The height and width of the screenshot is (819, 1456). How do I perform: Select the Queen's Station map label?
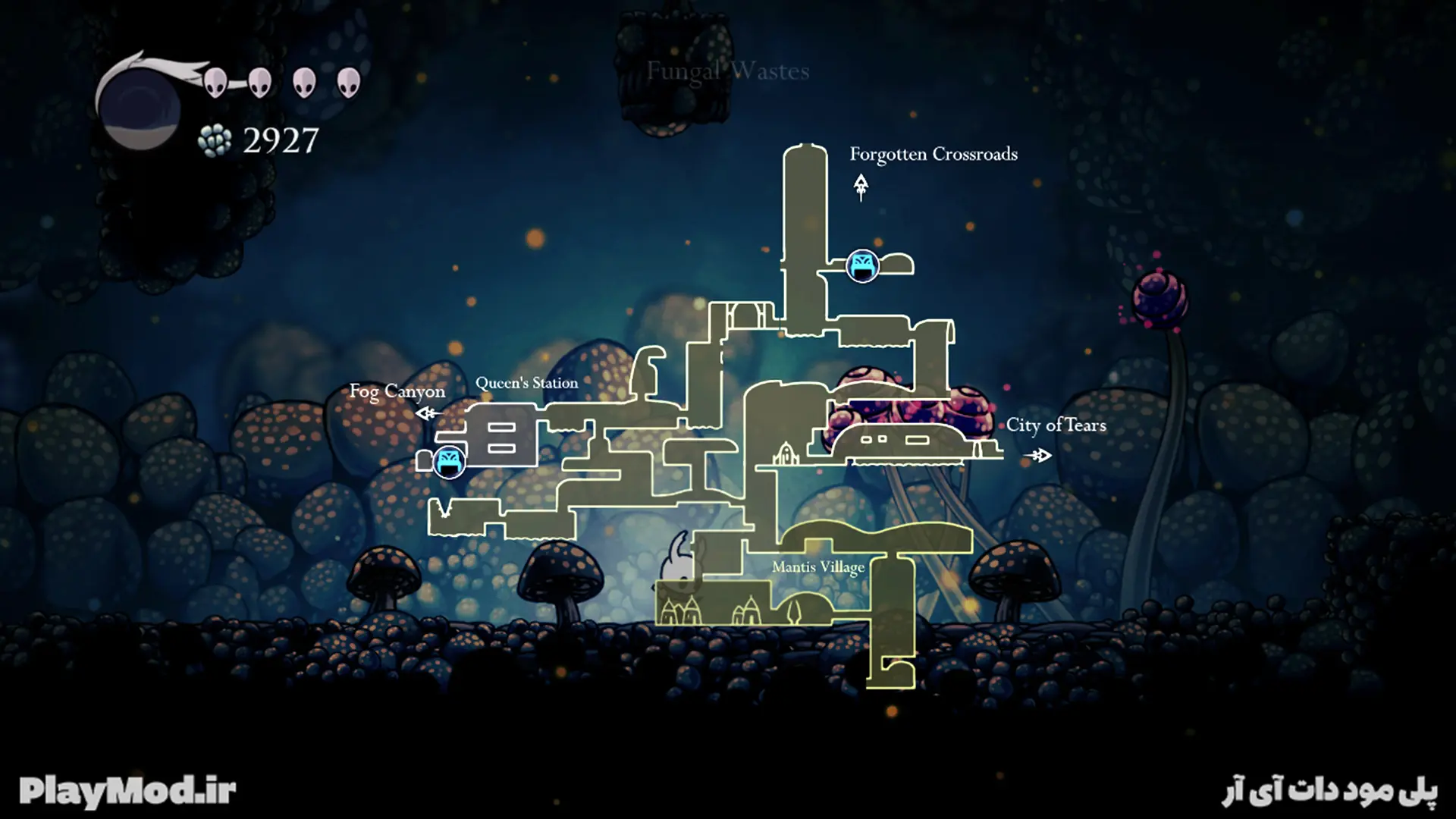click(x=526, y=383)
